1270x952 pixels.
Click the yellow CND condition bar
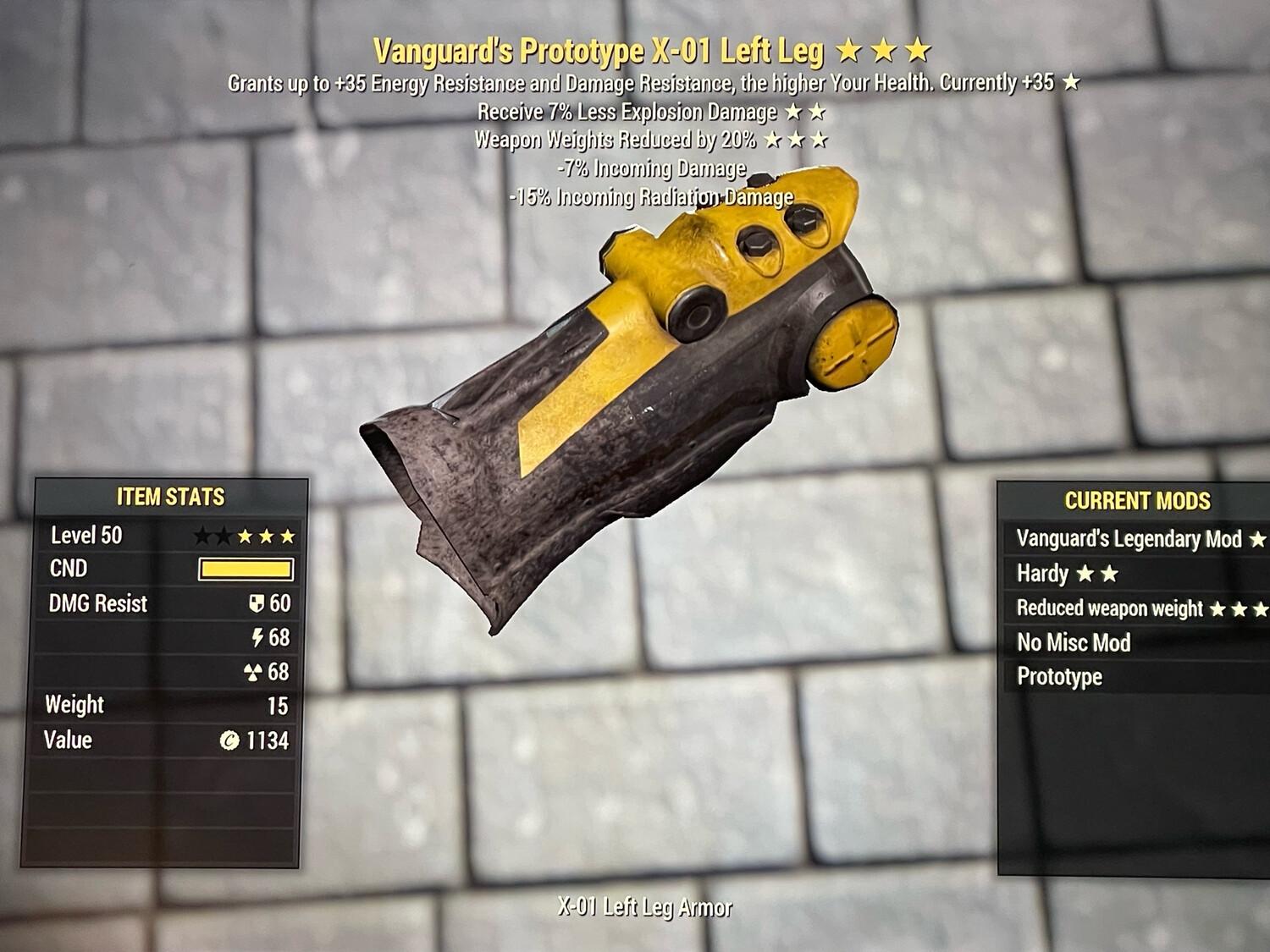(x=246, y=569)
